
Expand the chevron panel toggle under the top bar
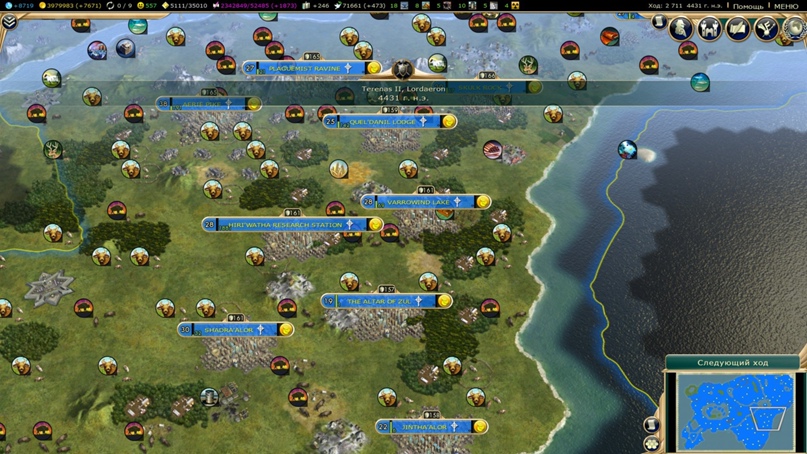point(9,22)
